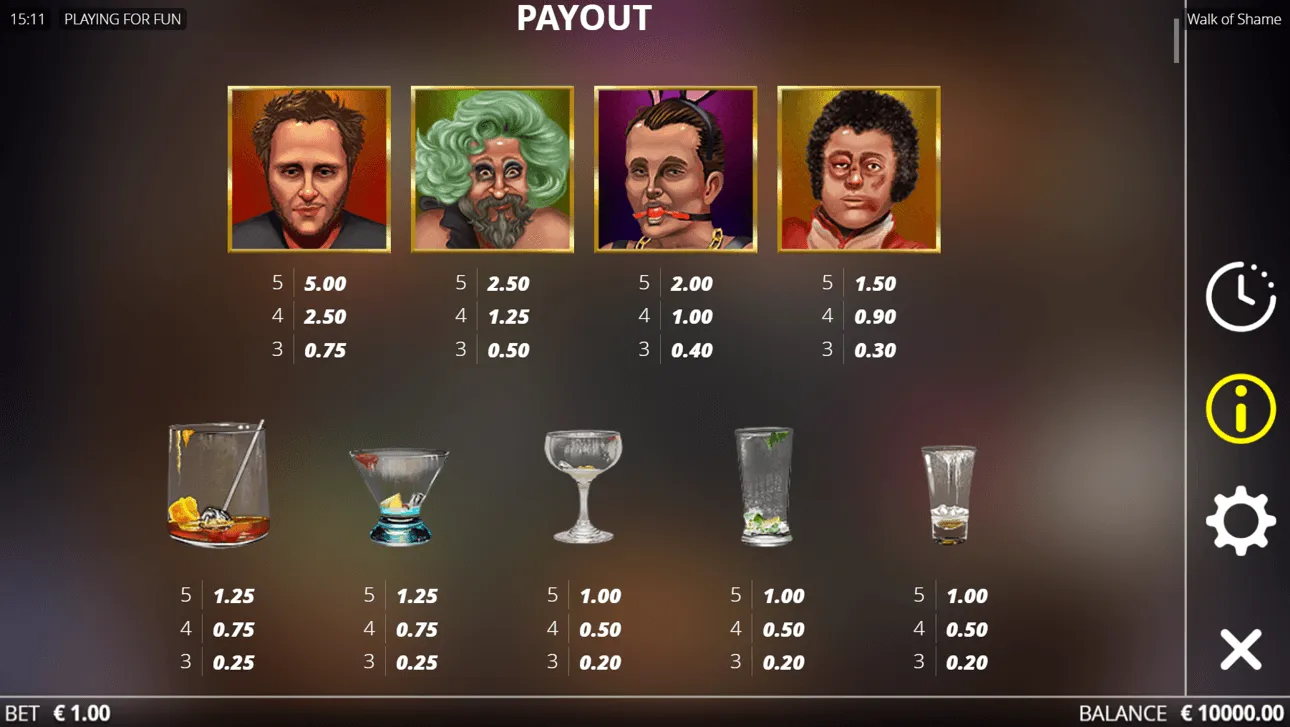Screen dimensions: 1290x727
Task: Click the whiskey tumbler symbol
Action: [215, 485]
